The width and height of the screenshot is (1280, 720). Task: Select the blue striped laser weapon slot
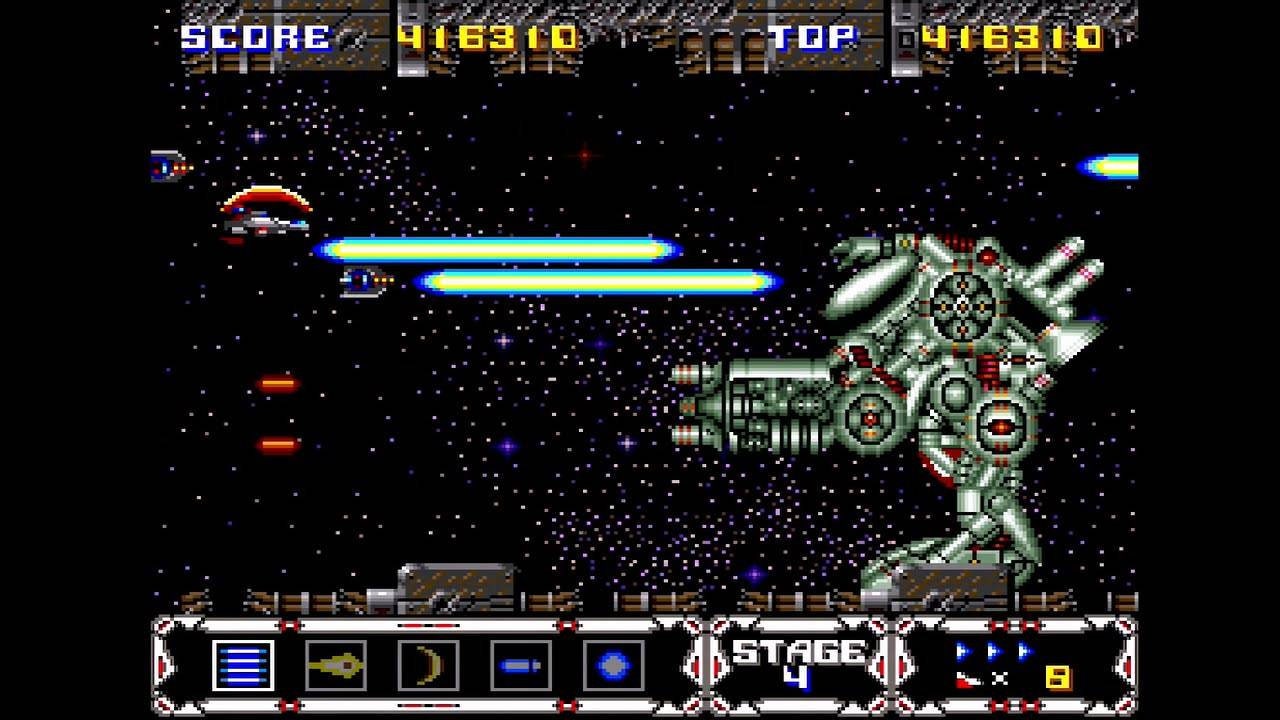(243, 666)
